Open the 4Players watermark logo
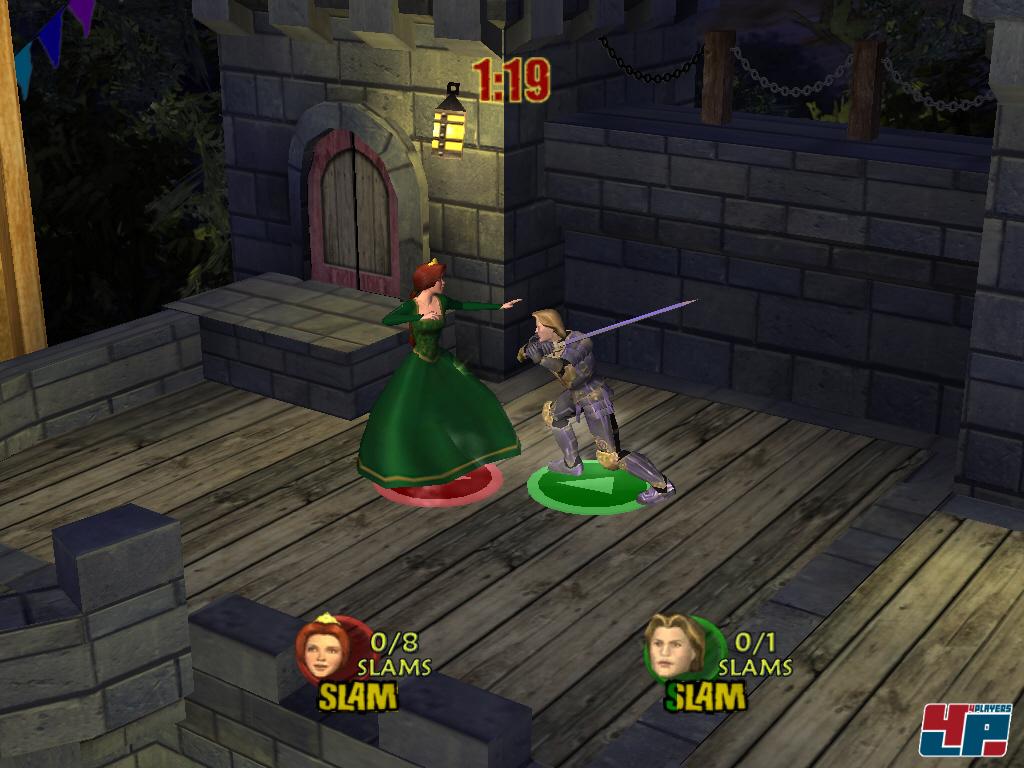 (965, 729)
